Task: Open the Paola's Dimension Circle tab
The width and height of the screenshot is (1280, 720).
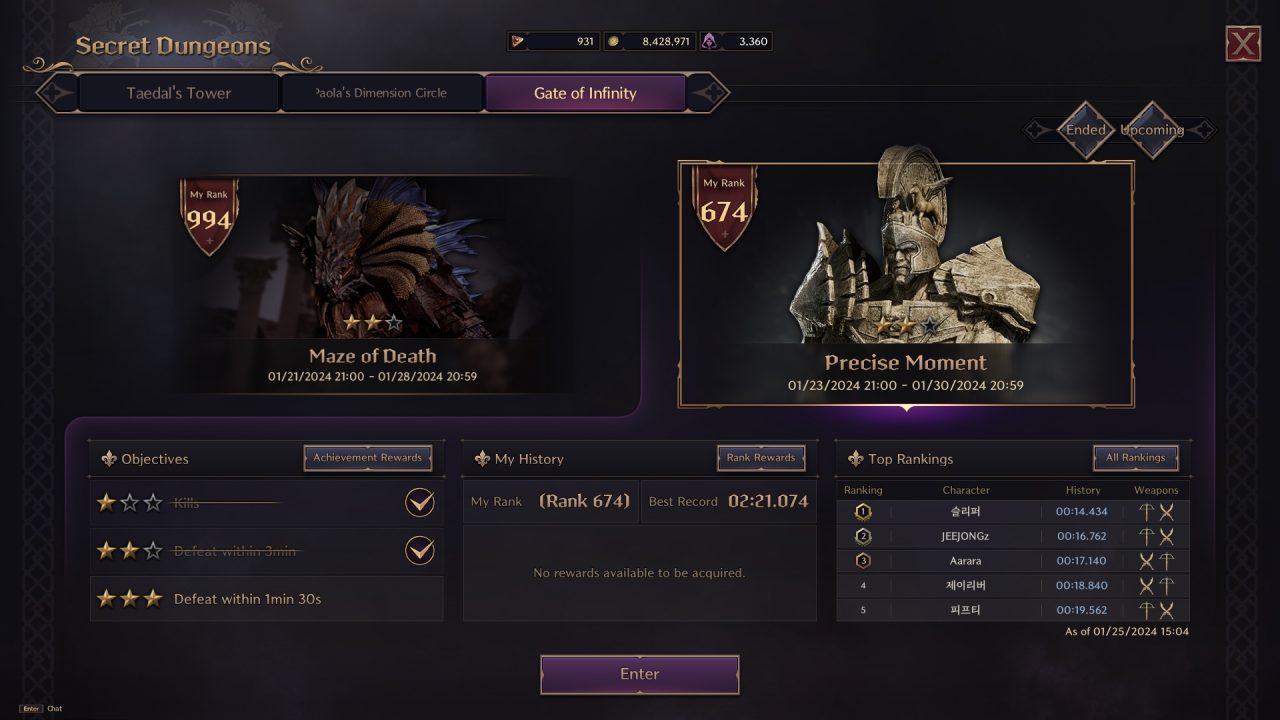Action: [382, 92]
